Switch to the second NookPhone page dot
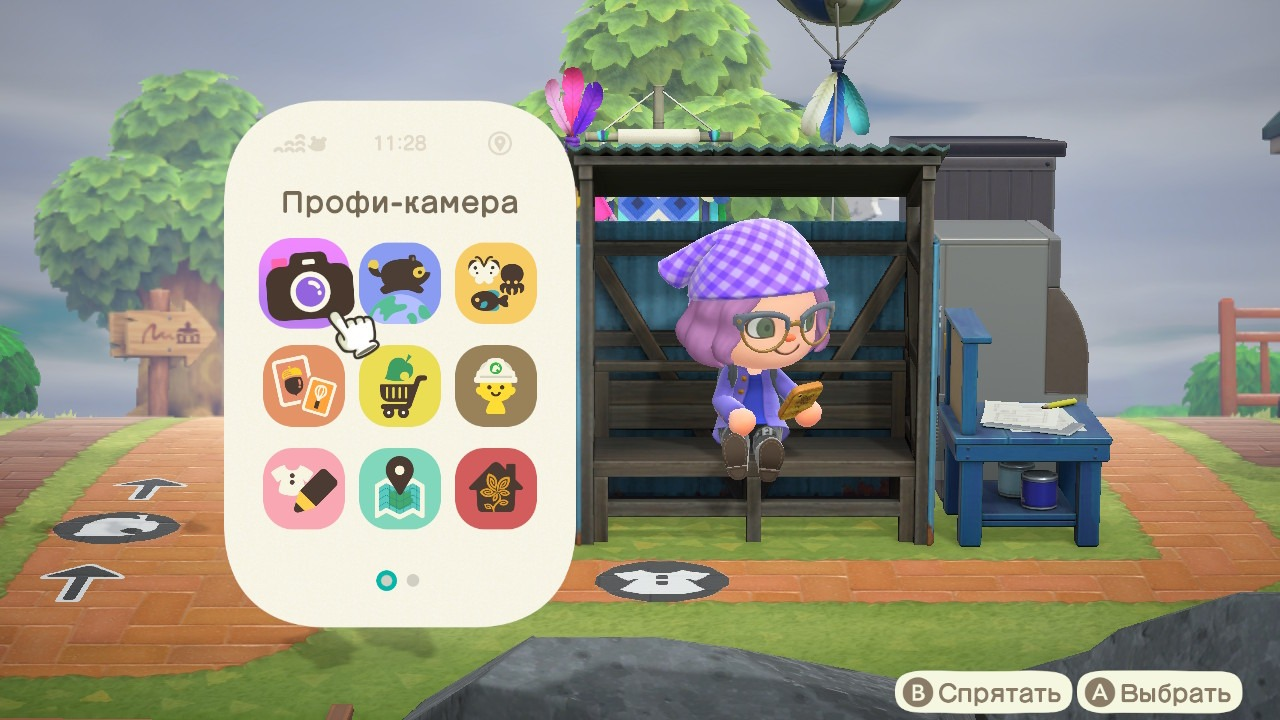 414,580
